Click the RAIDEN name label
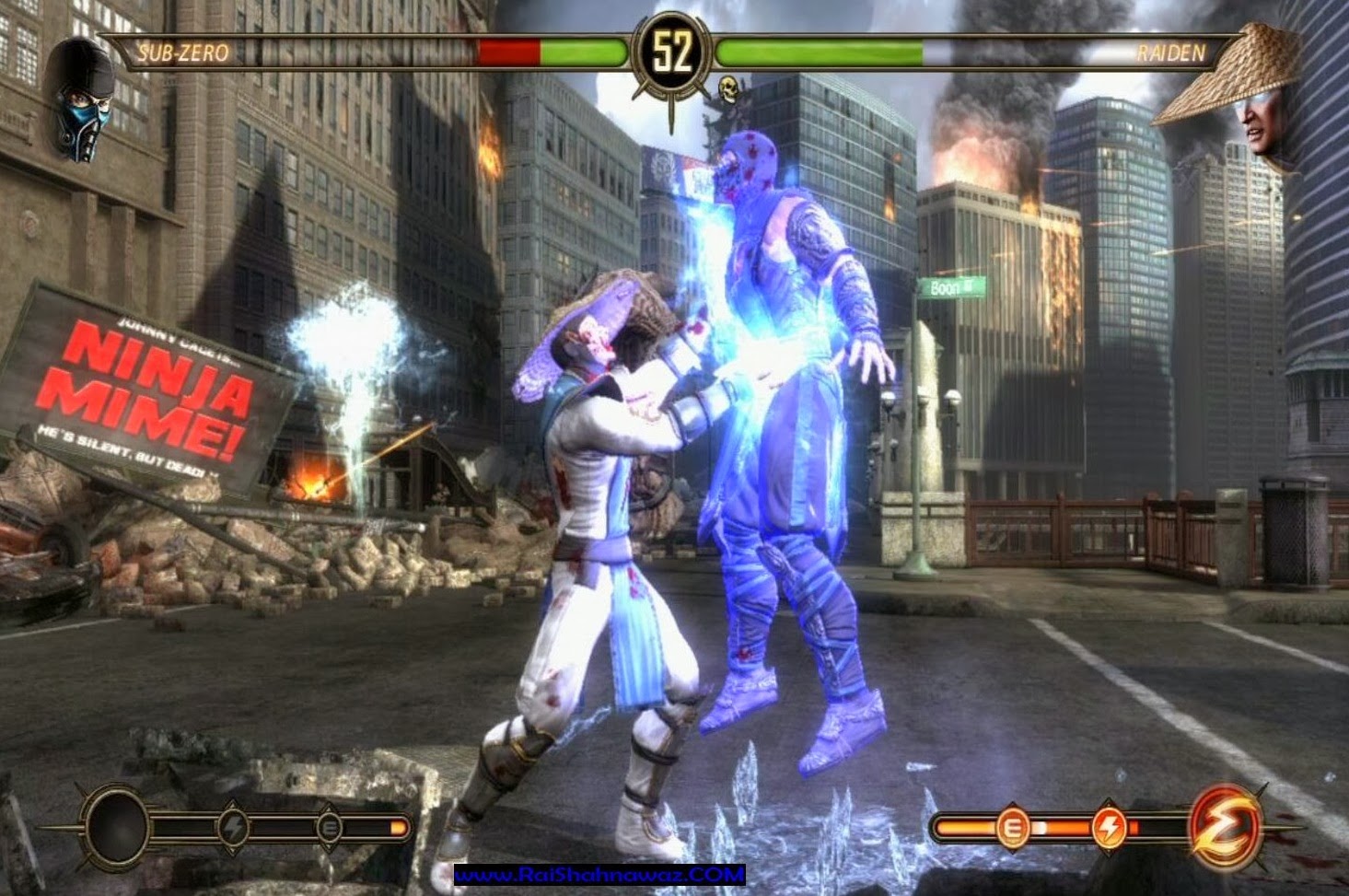Image resolution: width=1349 pixels, height=896 pixels. [1171, 53]
